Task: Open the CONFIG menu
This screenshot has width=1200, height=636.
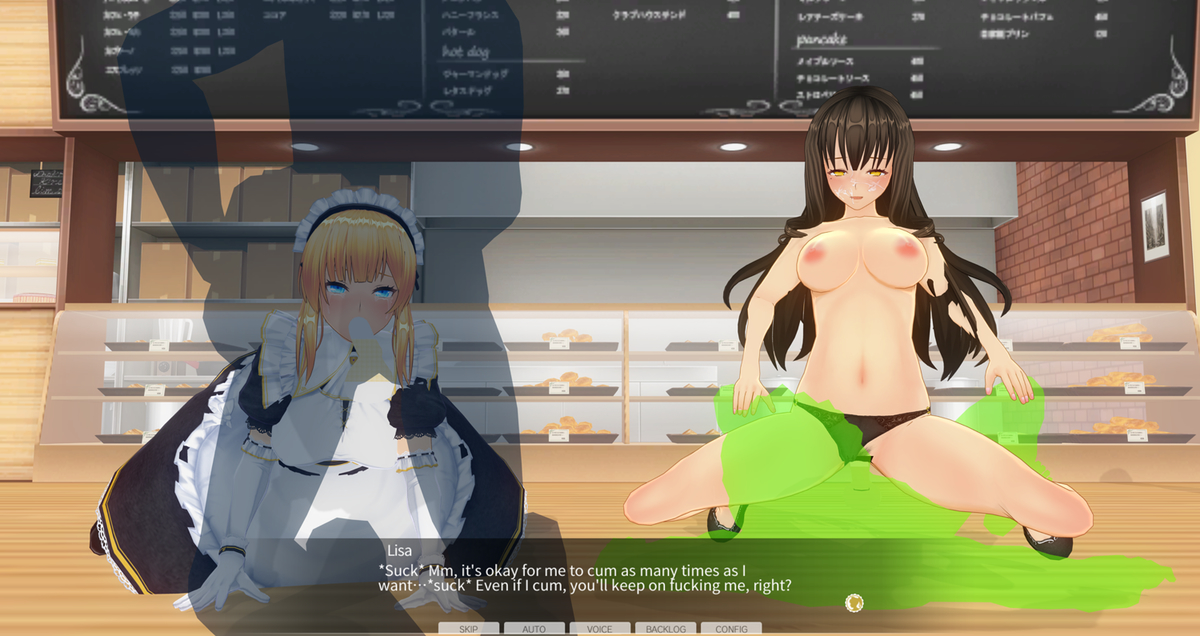Action: point(731,628)
